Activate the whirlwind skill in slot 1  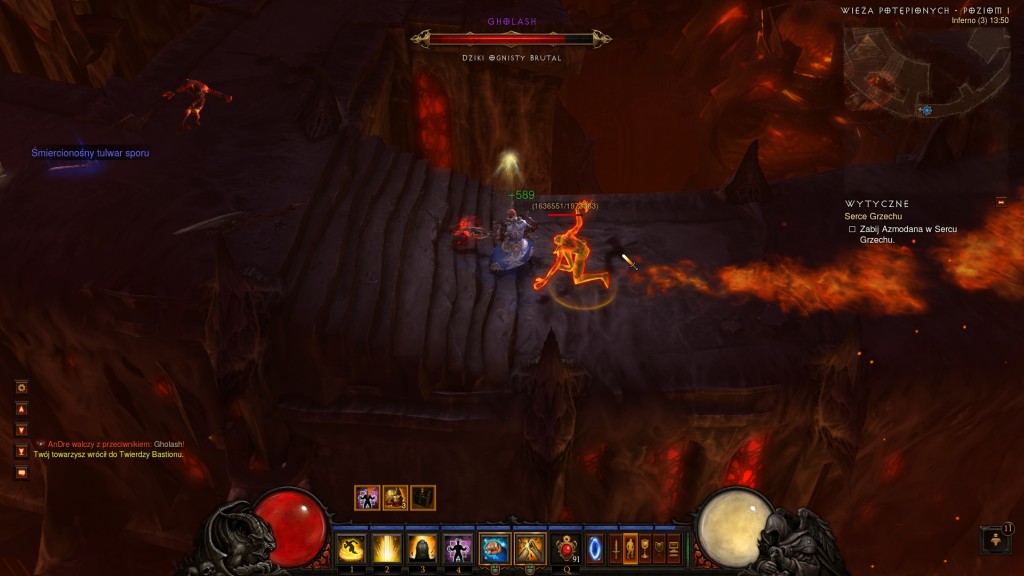[351, 548]
